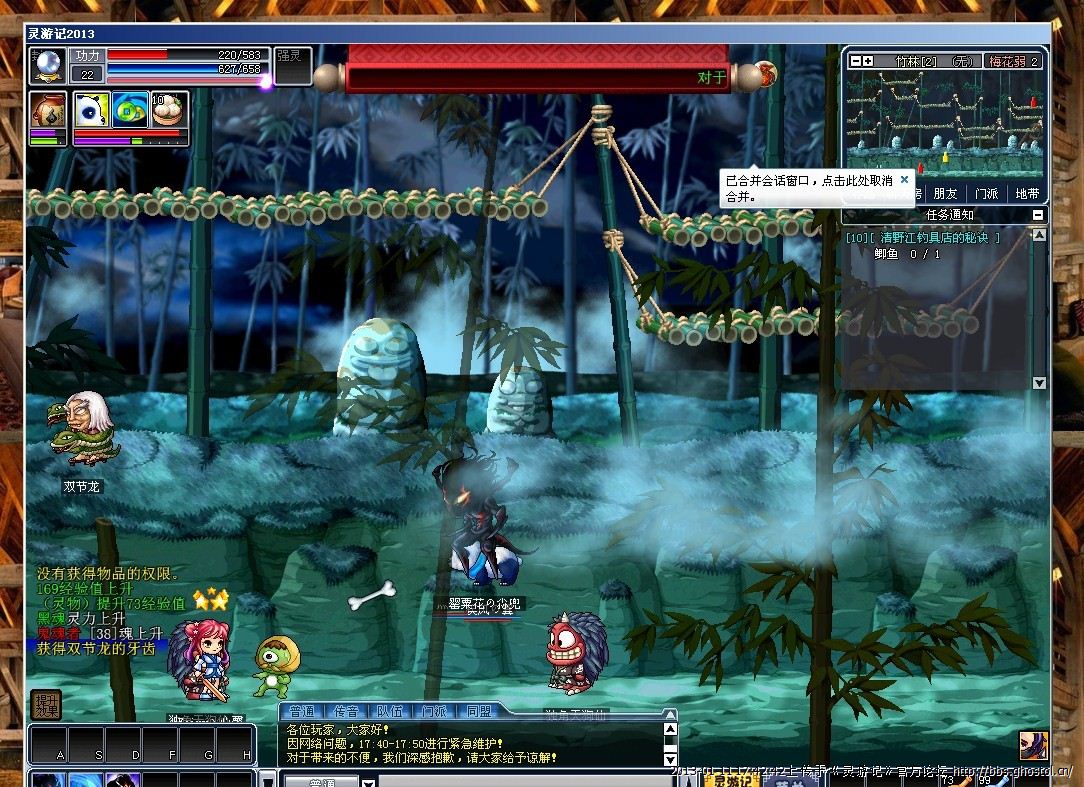Click the minimap's plus zoom button
Image resolution: width=1084 pixels, height=787 pixels.
pyautogui.click(x=868, y=62)
